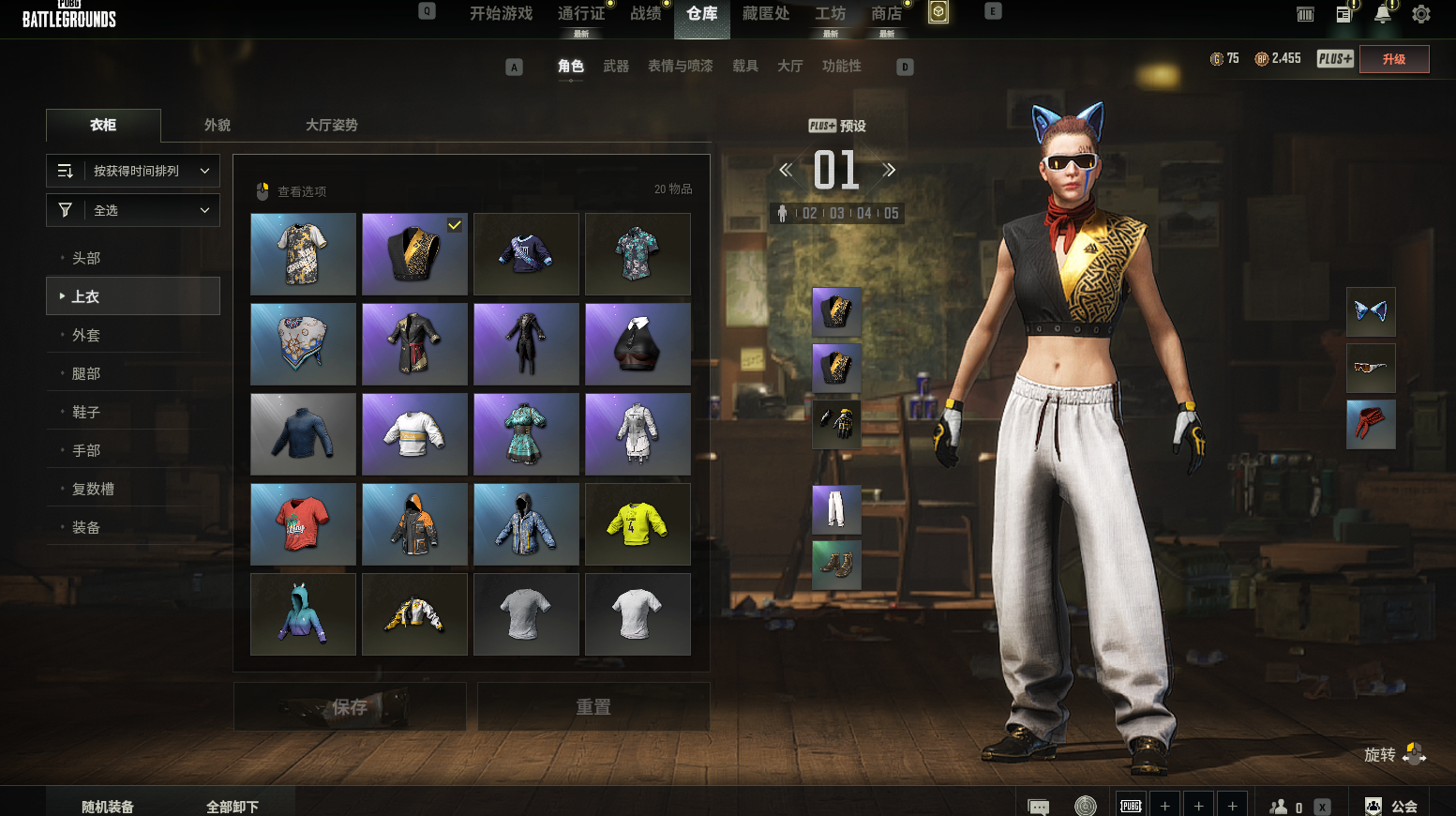
Task: Open the 大厅姿势 lobby pose tab
Action: pyautogui.click(x=331, y=125)
